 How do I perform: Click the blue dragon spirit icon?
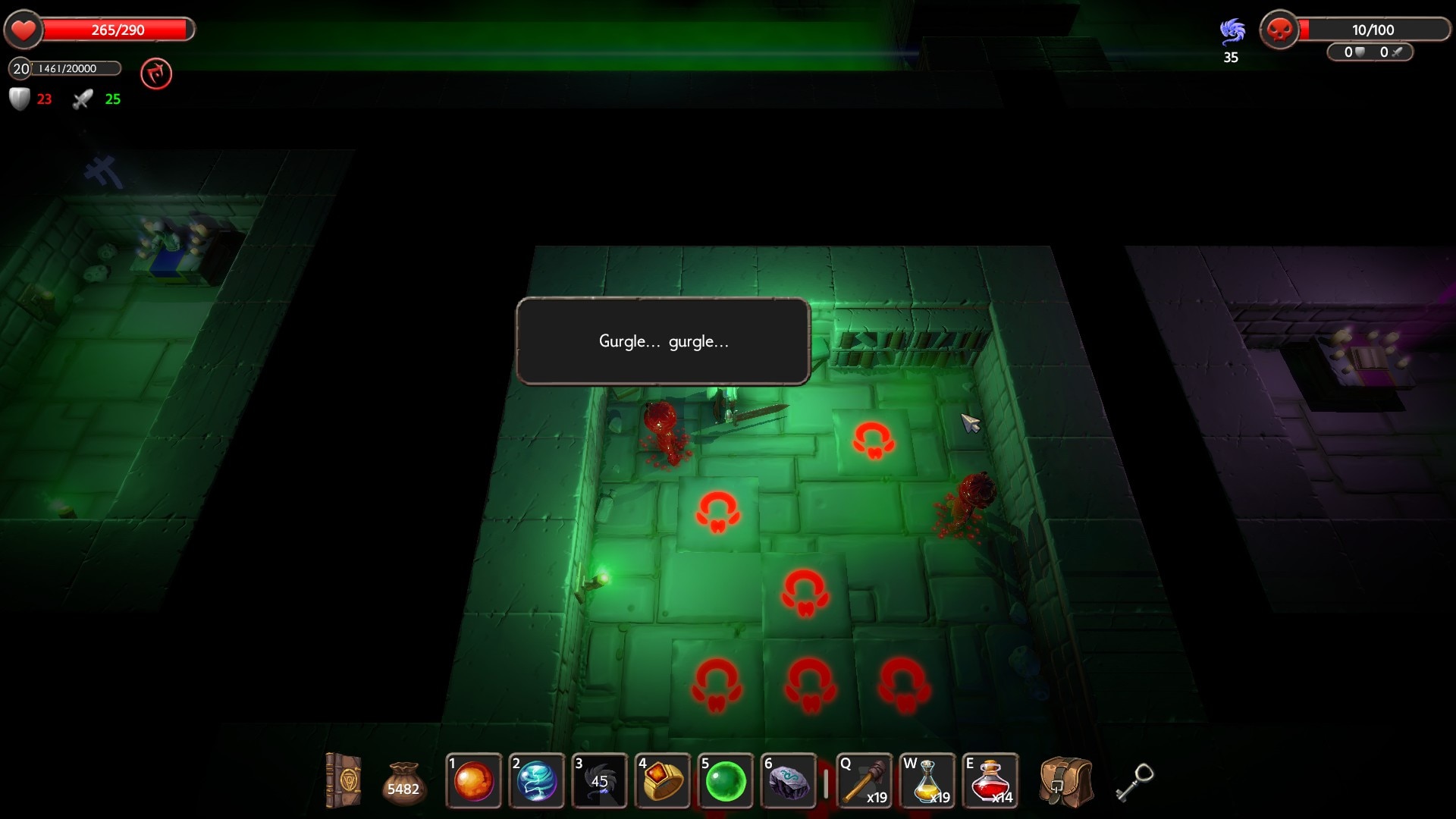click(x=1232, y=32)
